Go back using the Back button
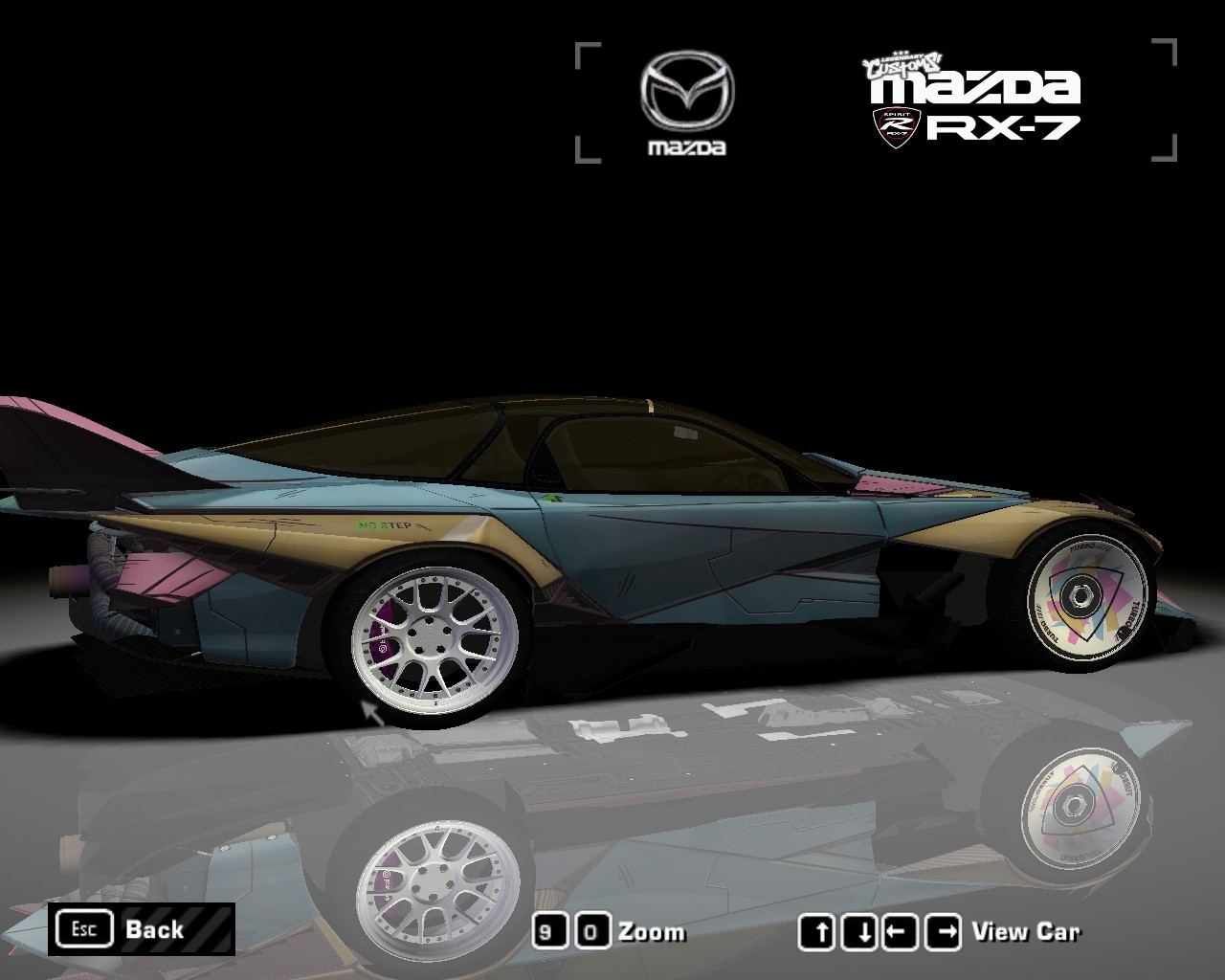This screenshot has width=1225, height=980. (142, 929)
